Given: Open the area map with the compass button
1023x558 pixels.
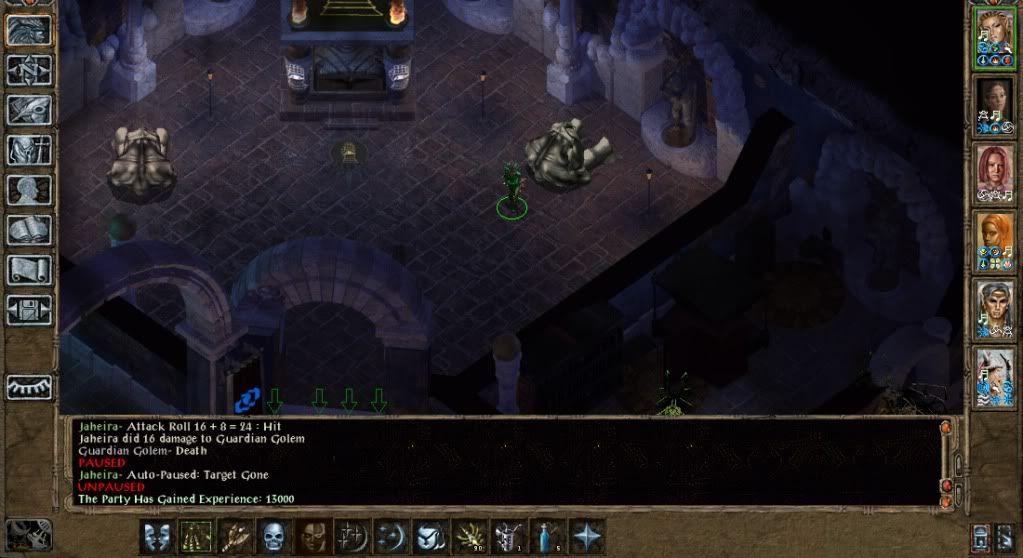Looking at the screenshot, I should coord(29,70).
